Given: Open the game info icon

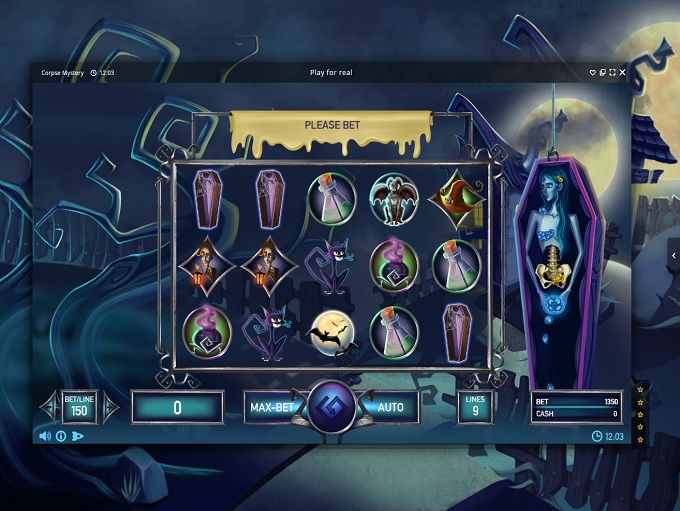Looking at the screenshot, I should [61, 436].
